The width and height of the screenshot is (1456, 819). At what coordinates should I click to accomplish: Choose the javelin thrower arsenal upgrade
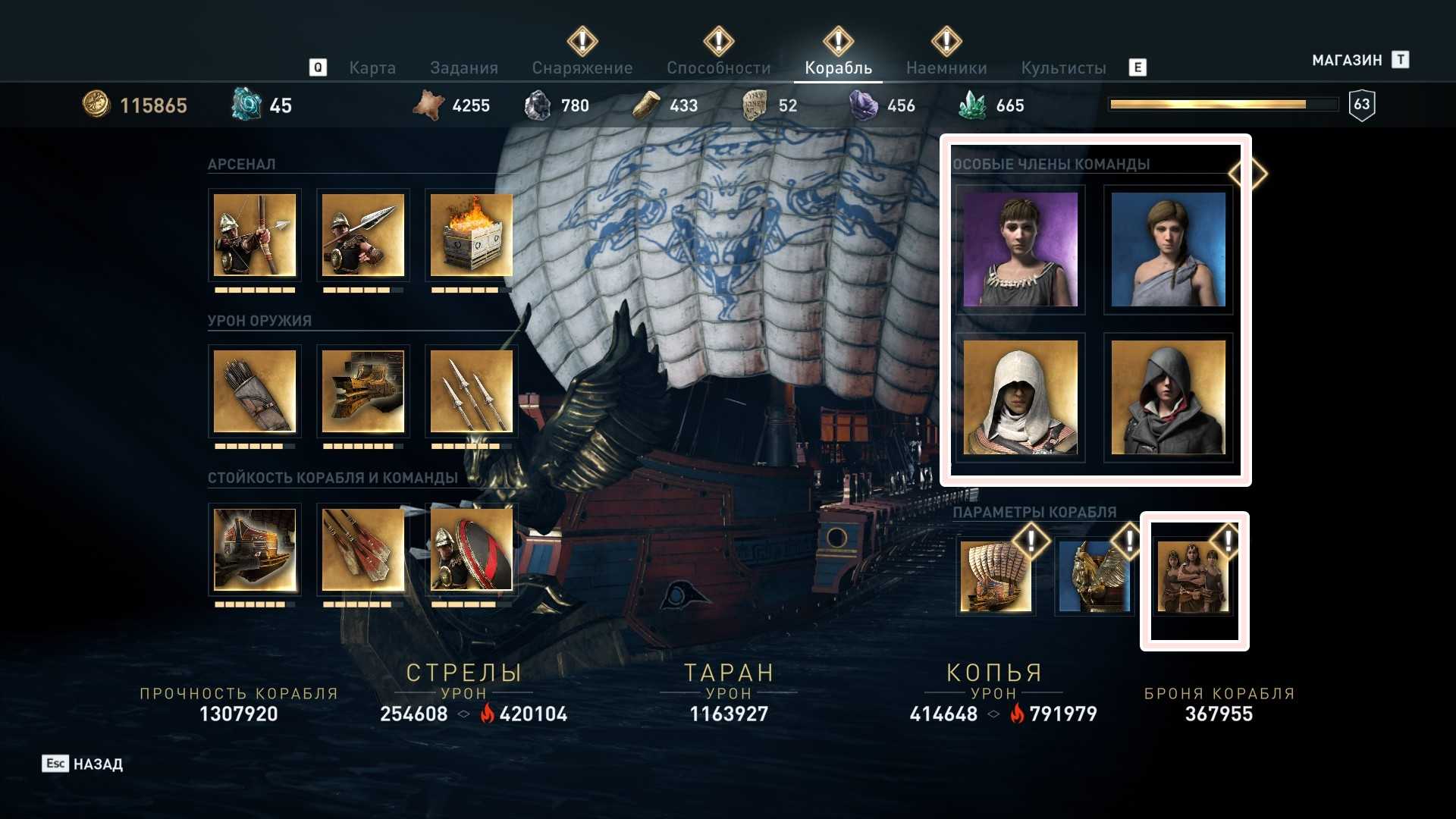pos(363,235)
